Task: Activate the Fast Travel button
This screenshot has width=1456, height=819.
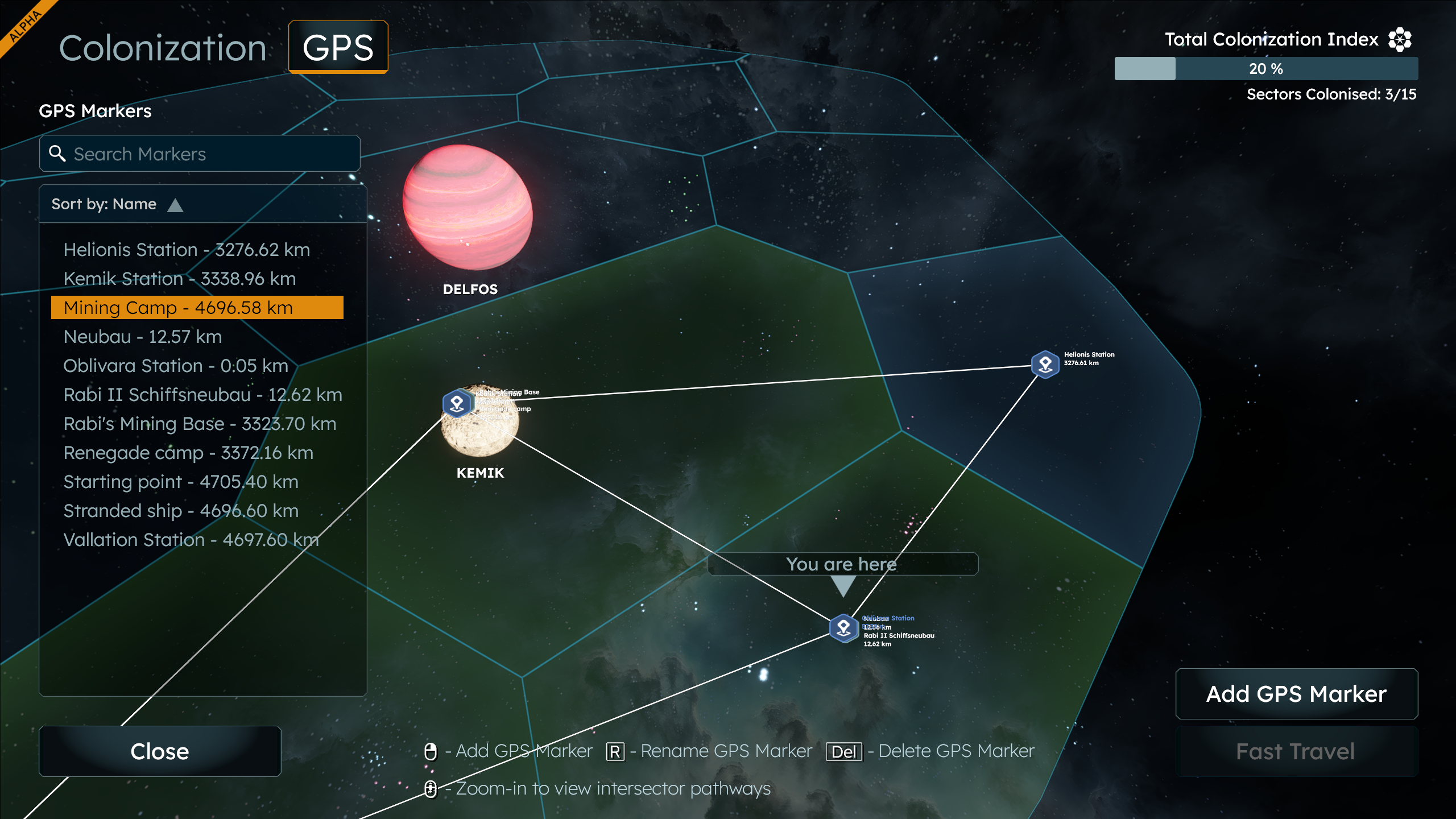Action: pos(1296,751)
